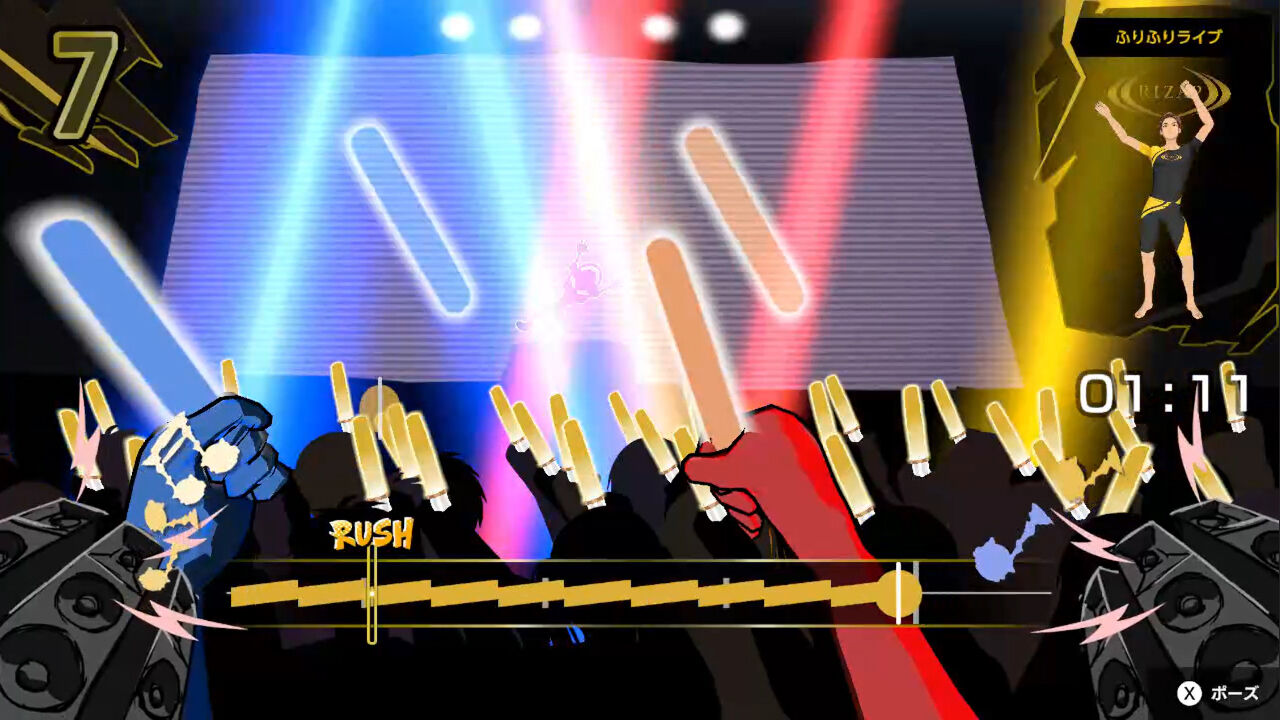Click the white progress marker on the song bar

coord(900,596)
